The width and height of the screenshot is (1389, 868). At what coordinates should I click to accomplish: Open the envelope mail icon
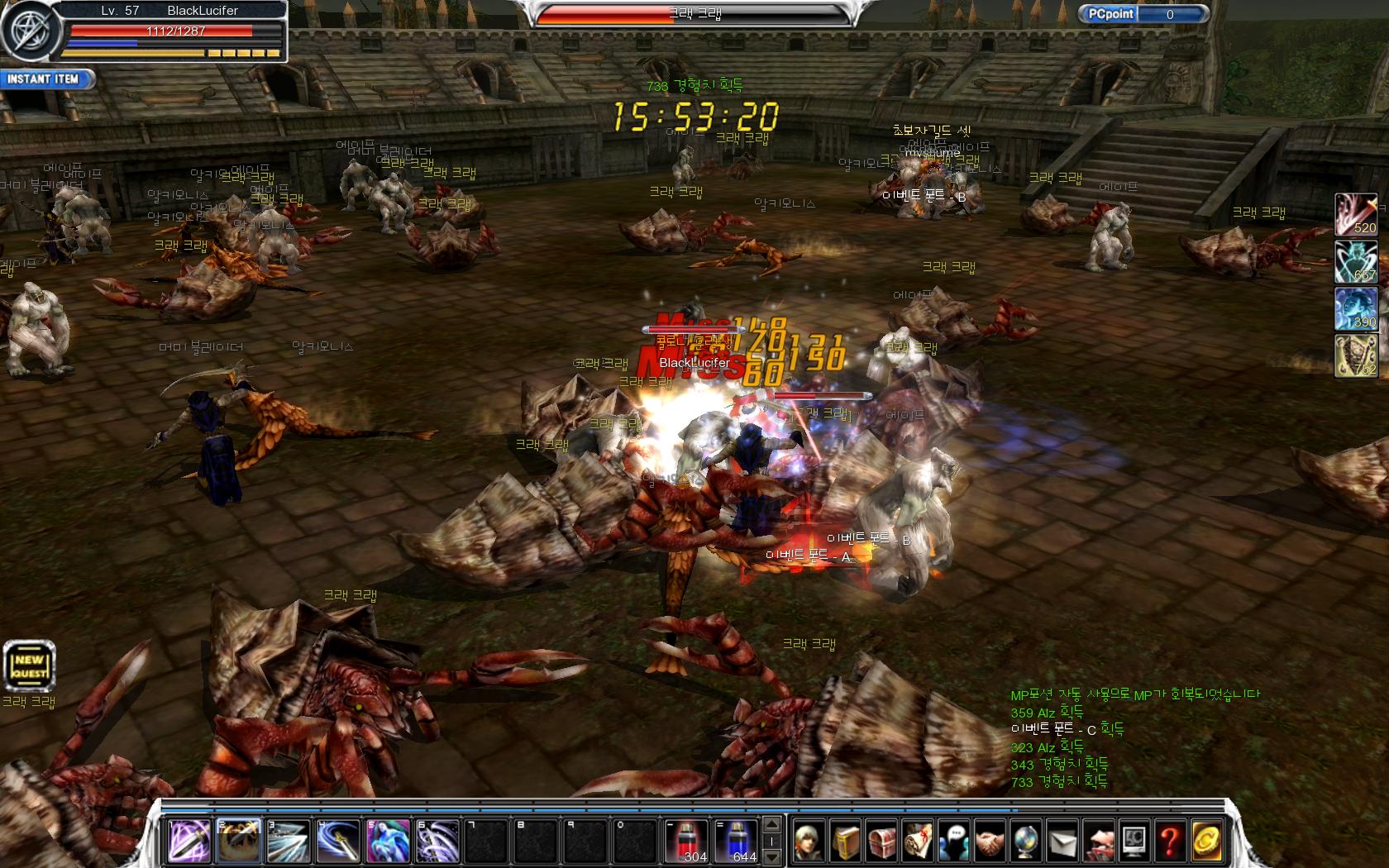click(x=1062, y=841)
